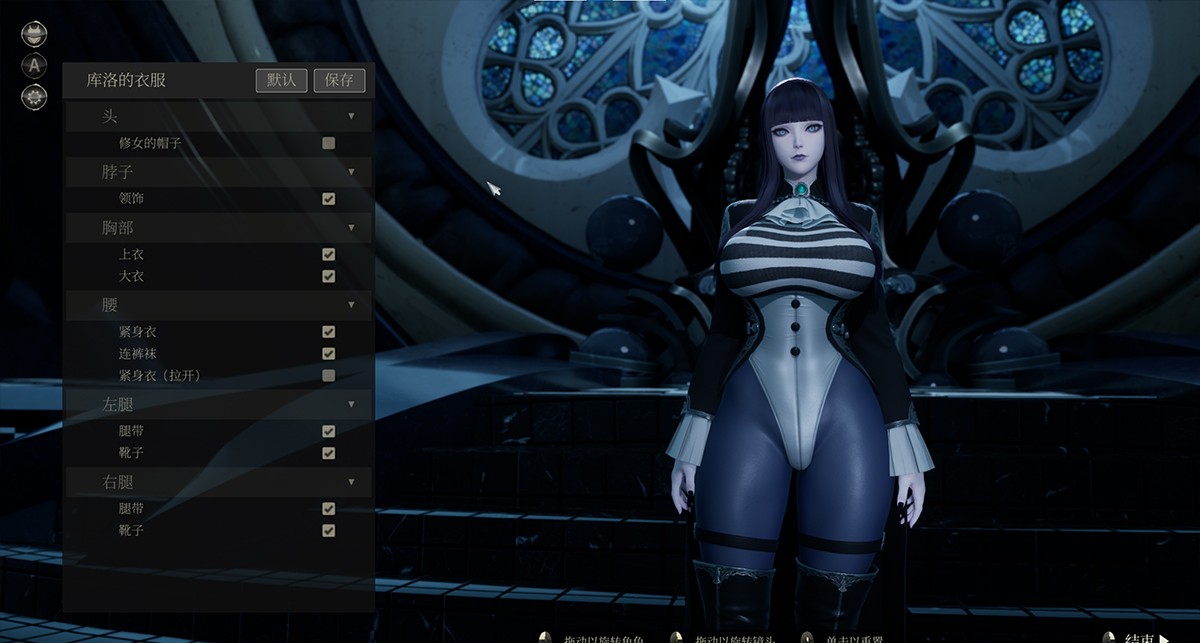The height and width of the screenshot is (643, 1200).
Task: Toggle the 腿带 checkbox under 左腿
Action: coord(328,431)
